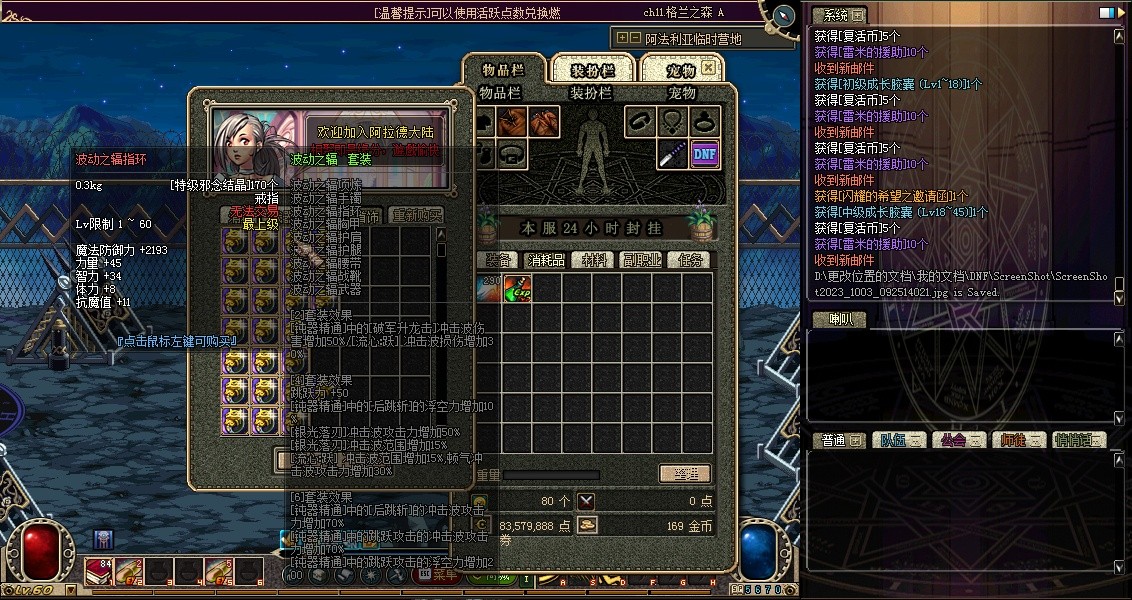Click the crossed swords PvP points icon

pyautogui.click(x=586, y=501)
